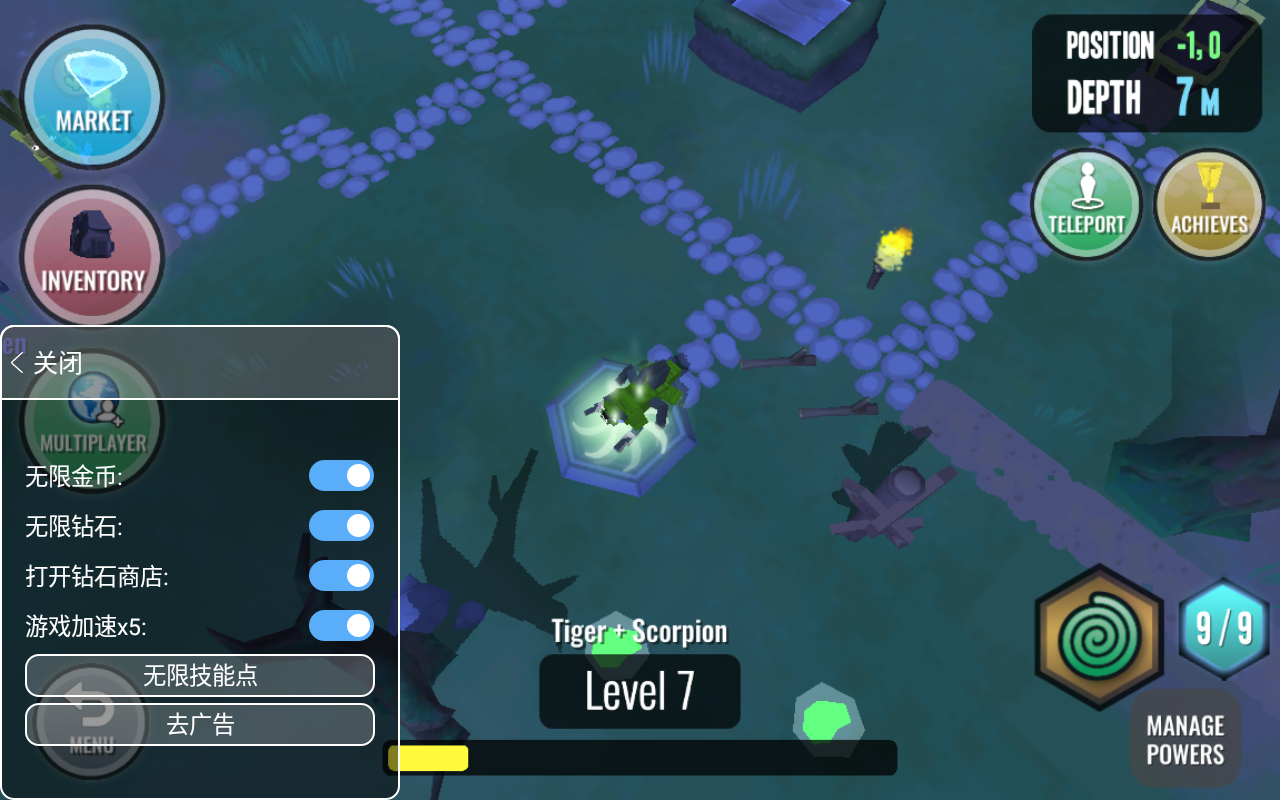Toggle the 无限钻石 switch
The height and width of the screenshot is (800, 1280).
pyautogui.click(x=341, y=526)
